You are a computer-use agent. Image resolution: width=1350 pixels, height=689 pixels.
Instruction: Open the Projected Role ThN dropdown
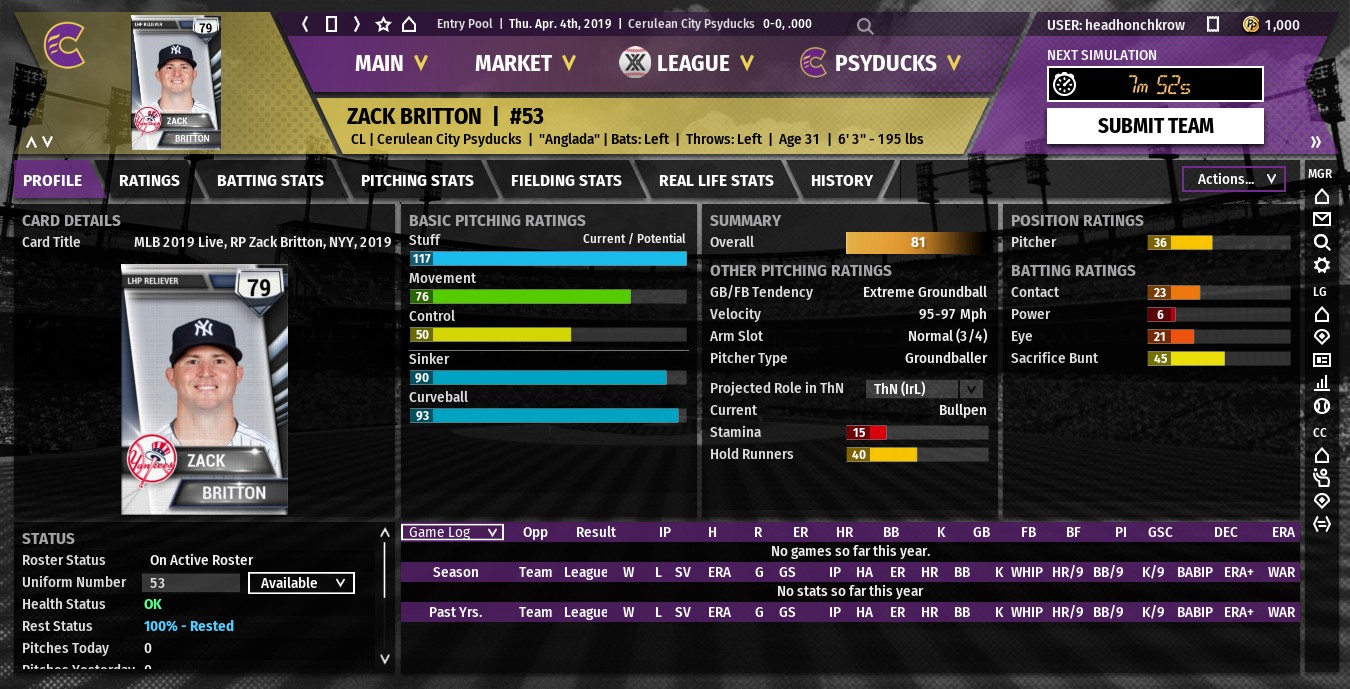924,389
